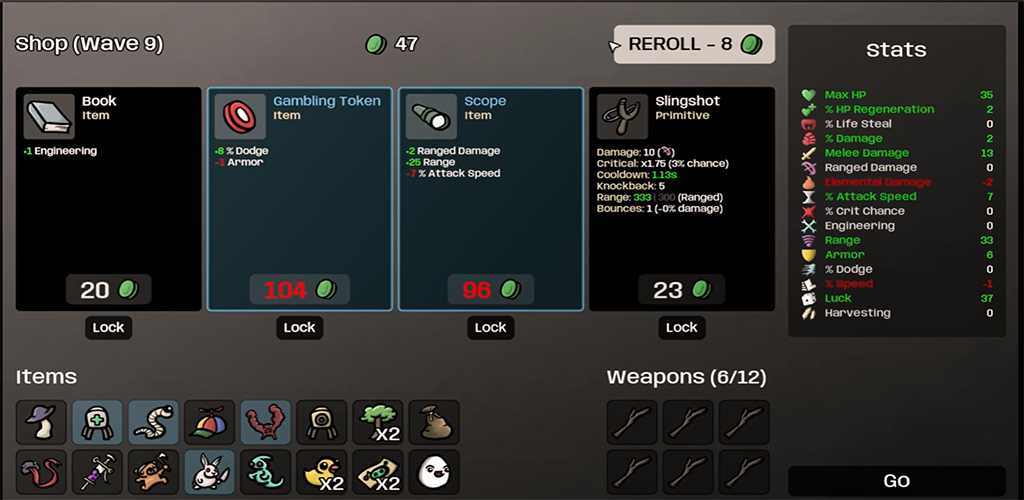Select the yellow rubber duck item

click(322, 471)
